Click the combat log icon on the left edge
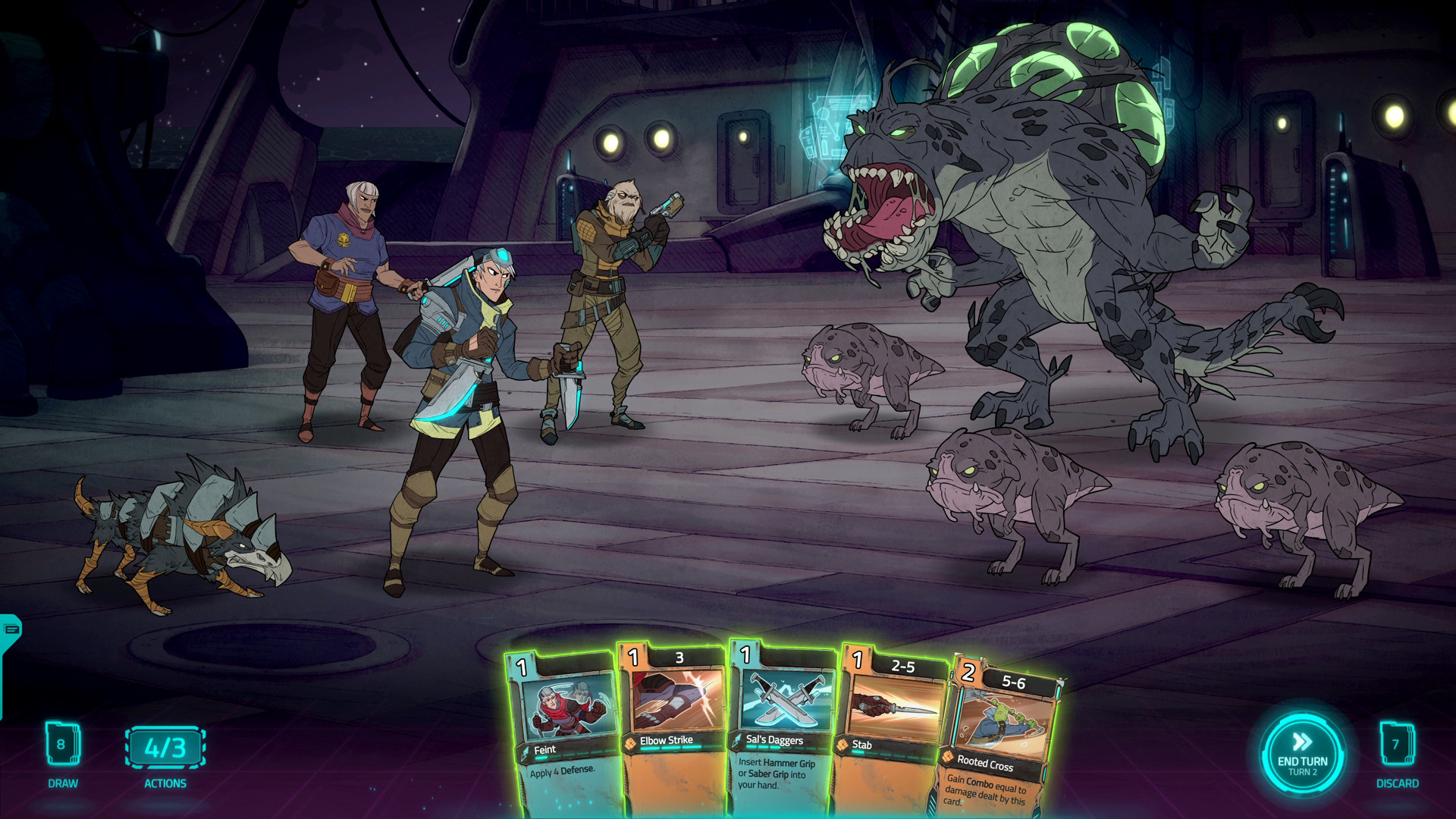 [x=11, y=630]
